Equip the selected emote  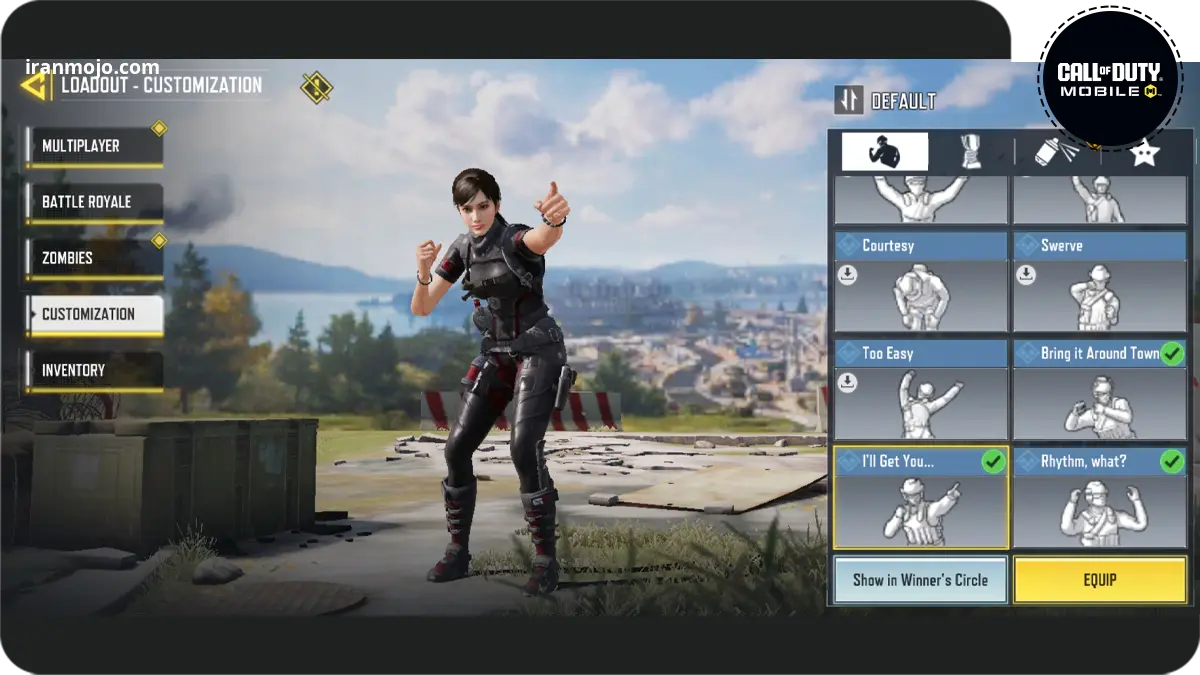click(x=1099, y=580)
